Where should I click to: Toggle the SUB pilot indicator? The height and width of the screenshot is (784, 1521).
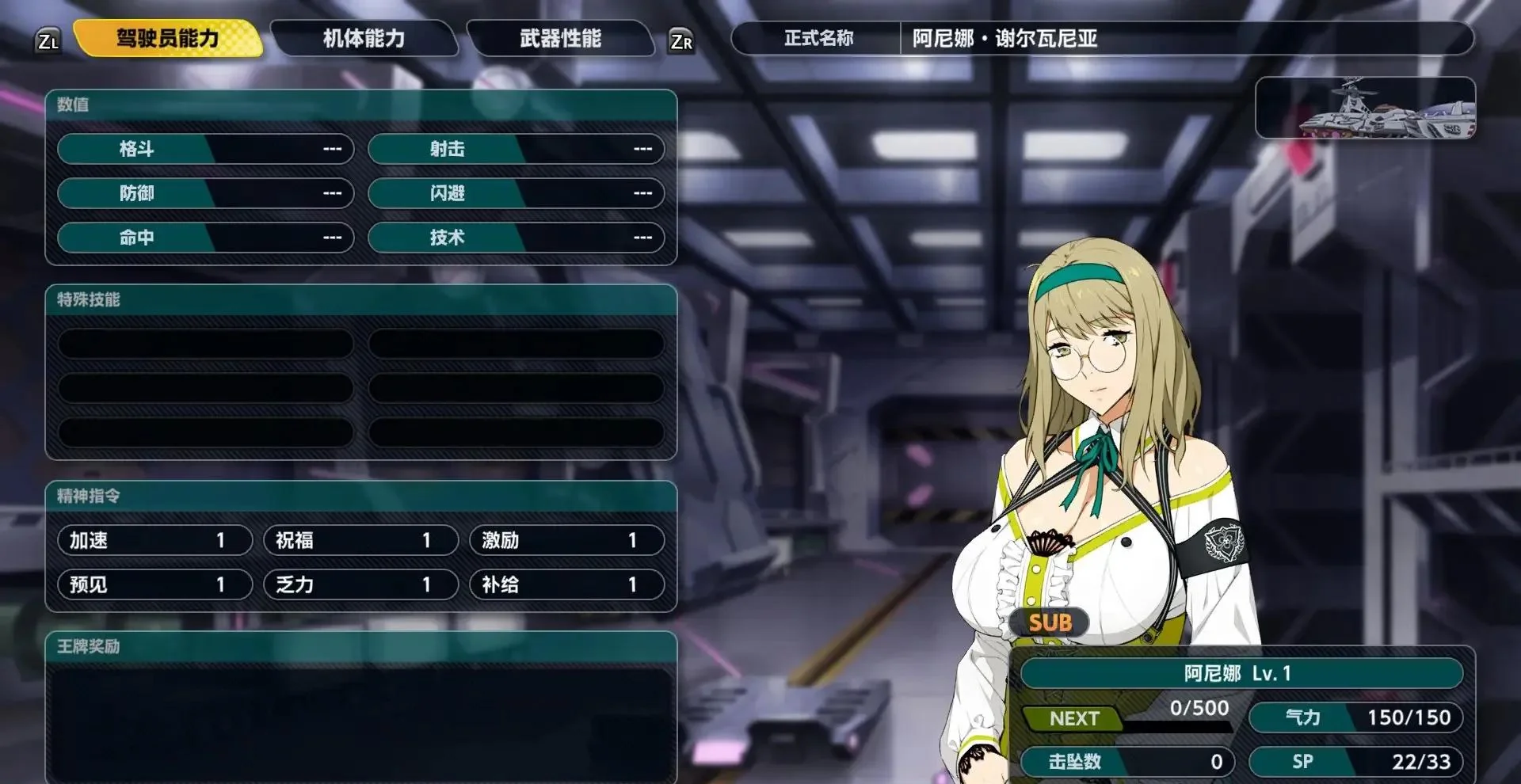[1050, 623]
